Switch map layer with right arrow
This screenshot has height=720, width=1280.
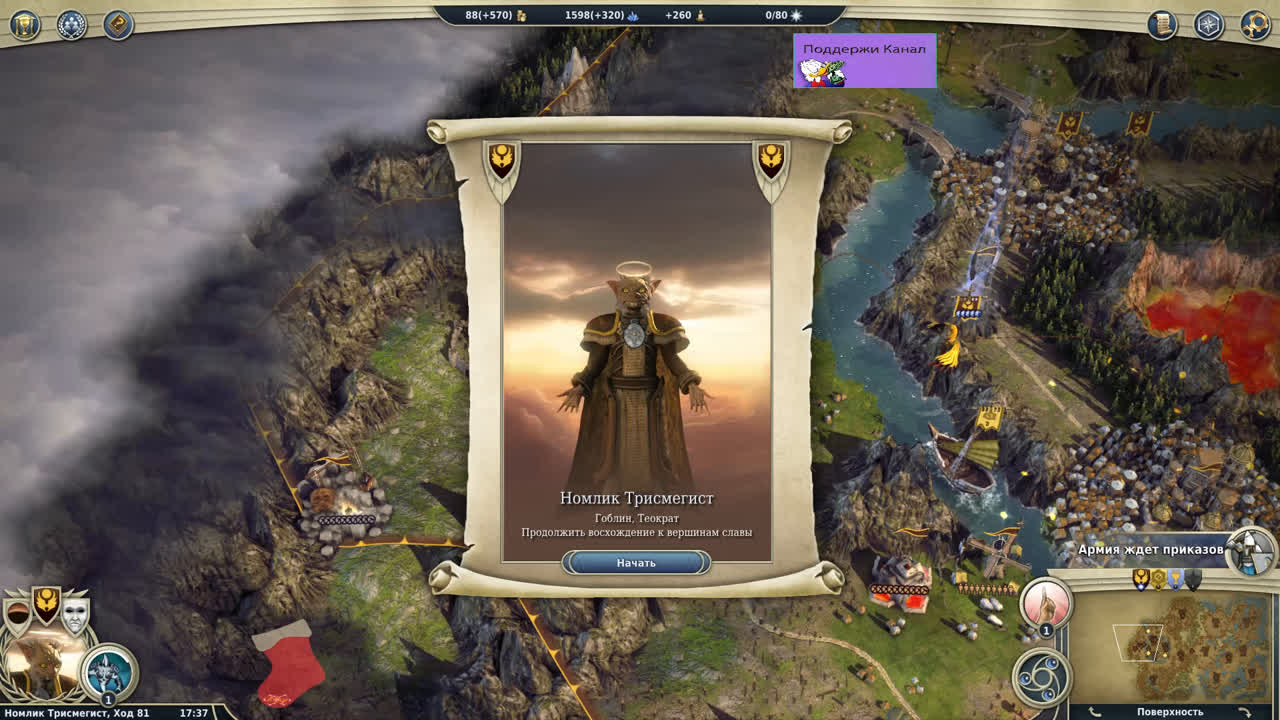(x=1245, y=712)
